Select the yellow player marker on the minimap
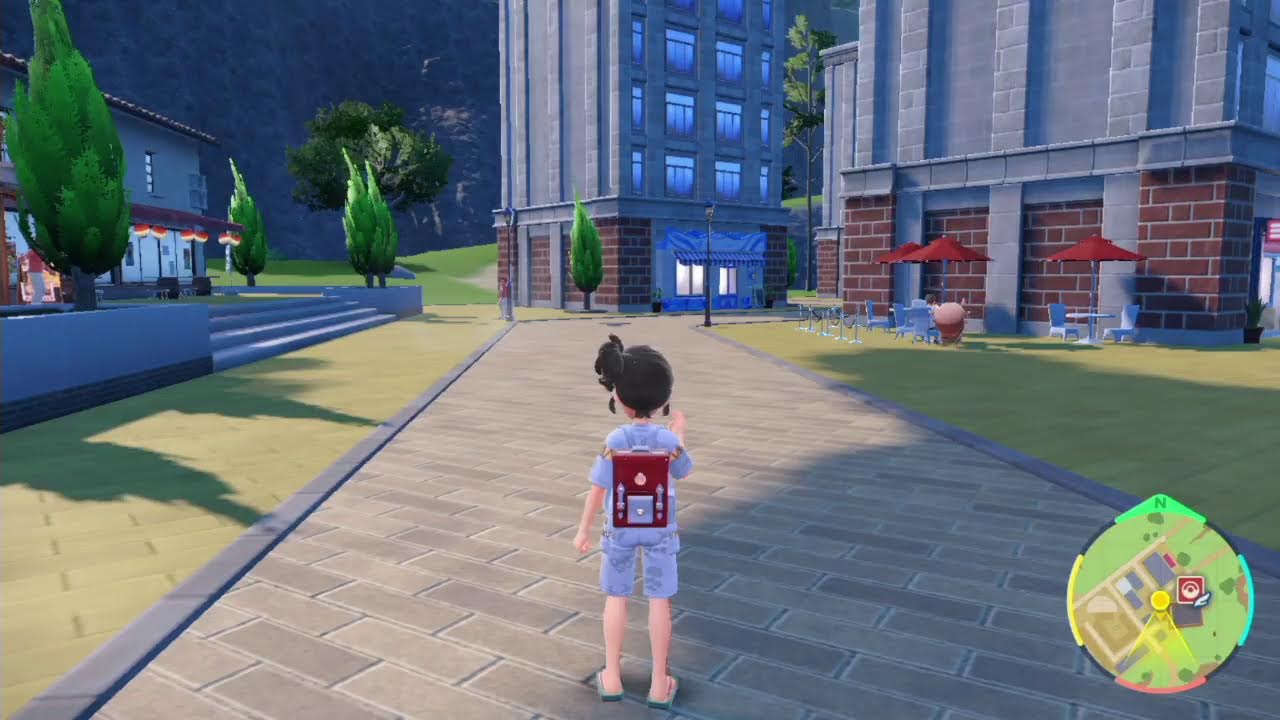This screenshot has width=1280, height=720. pyautogui.click(x=1160, y=599)
